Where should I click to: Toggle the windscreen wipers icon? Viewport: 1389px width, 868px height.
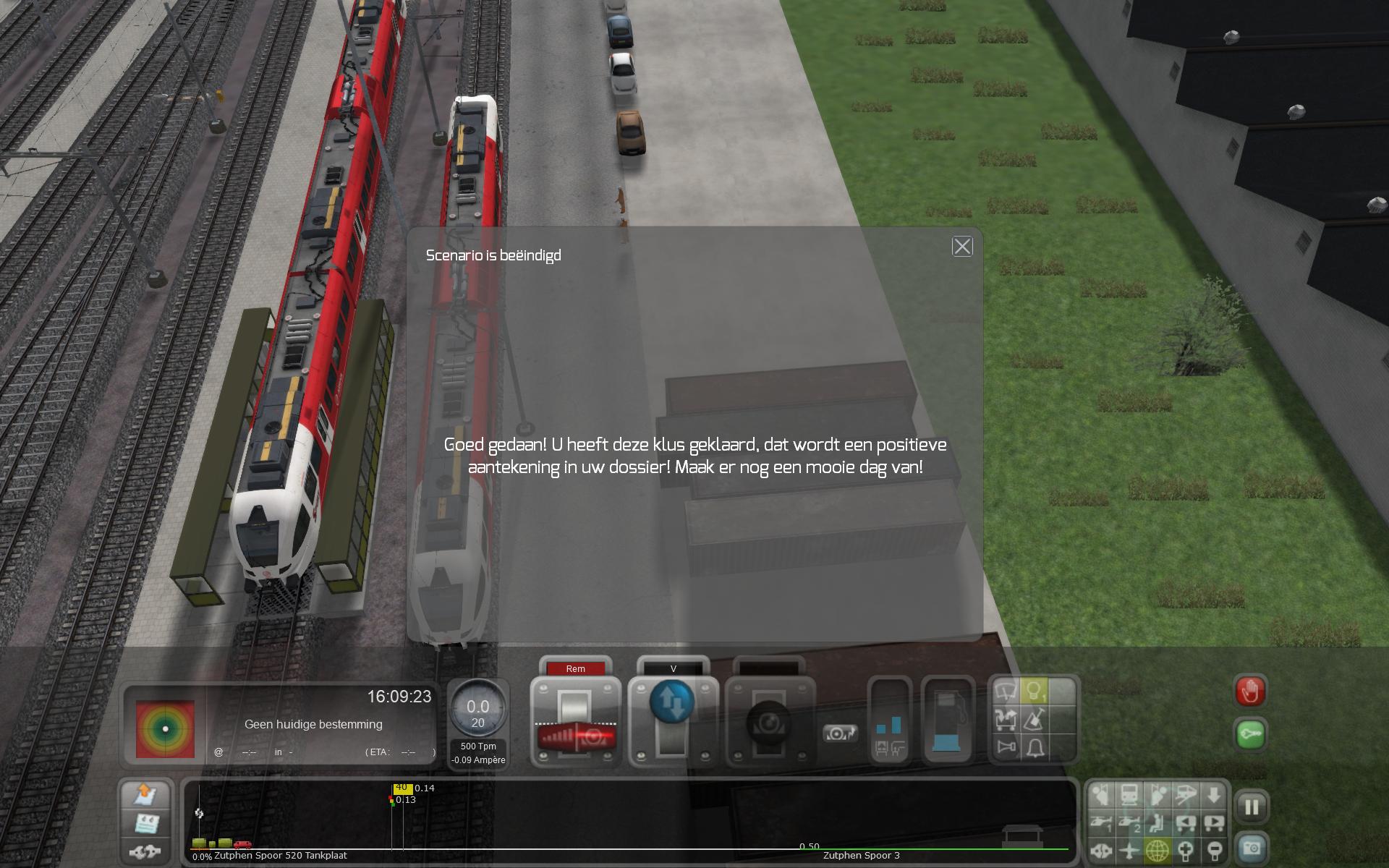1006,692
